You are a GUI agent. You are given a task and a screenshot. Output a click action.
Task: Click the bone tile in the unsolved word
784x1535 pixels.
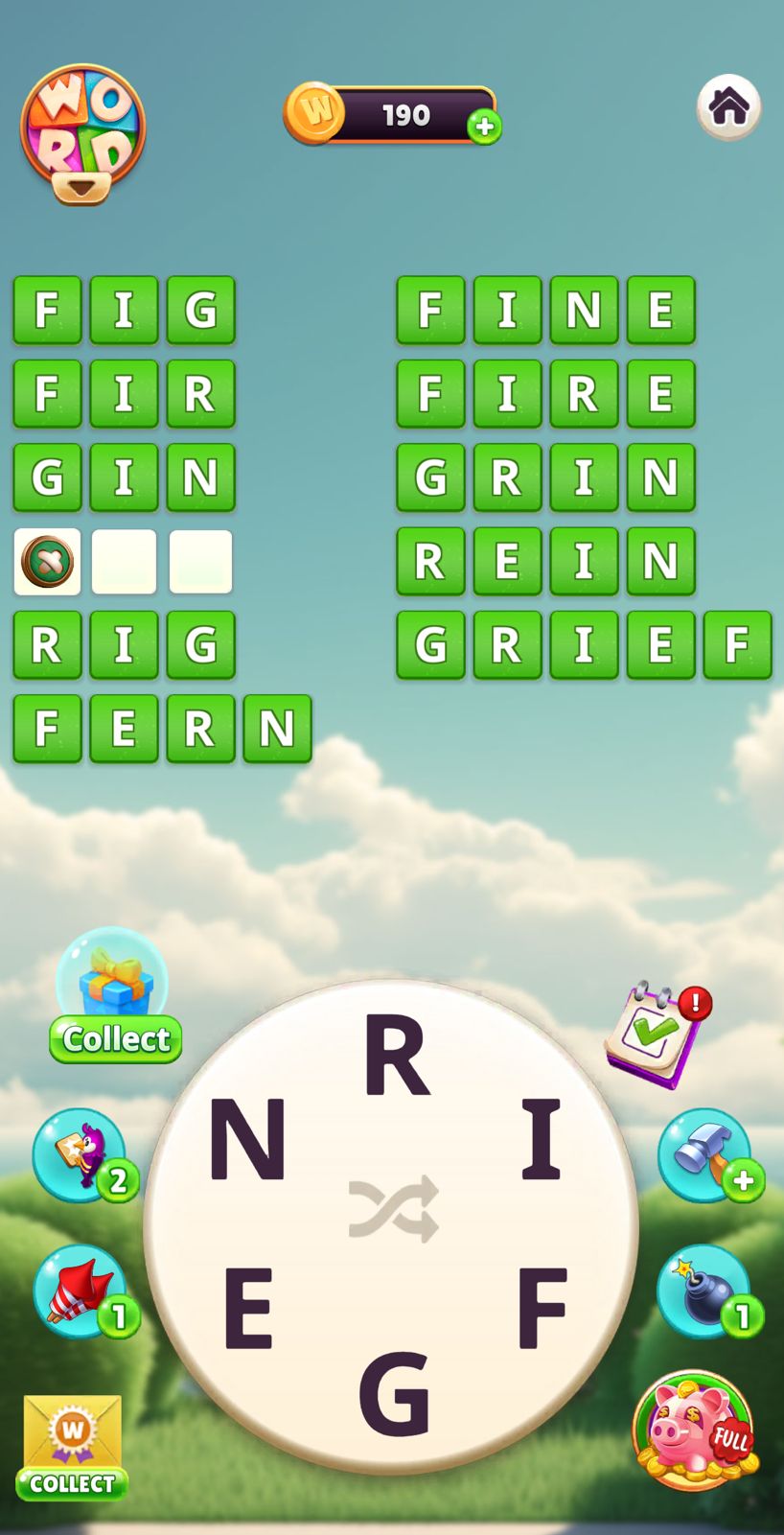tap(47, 562)
